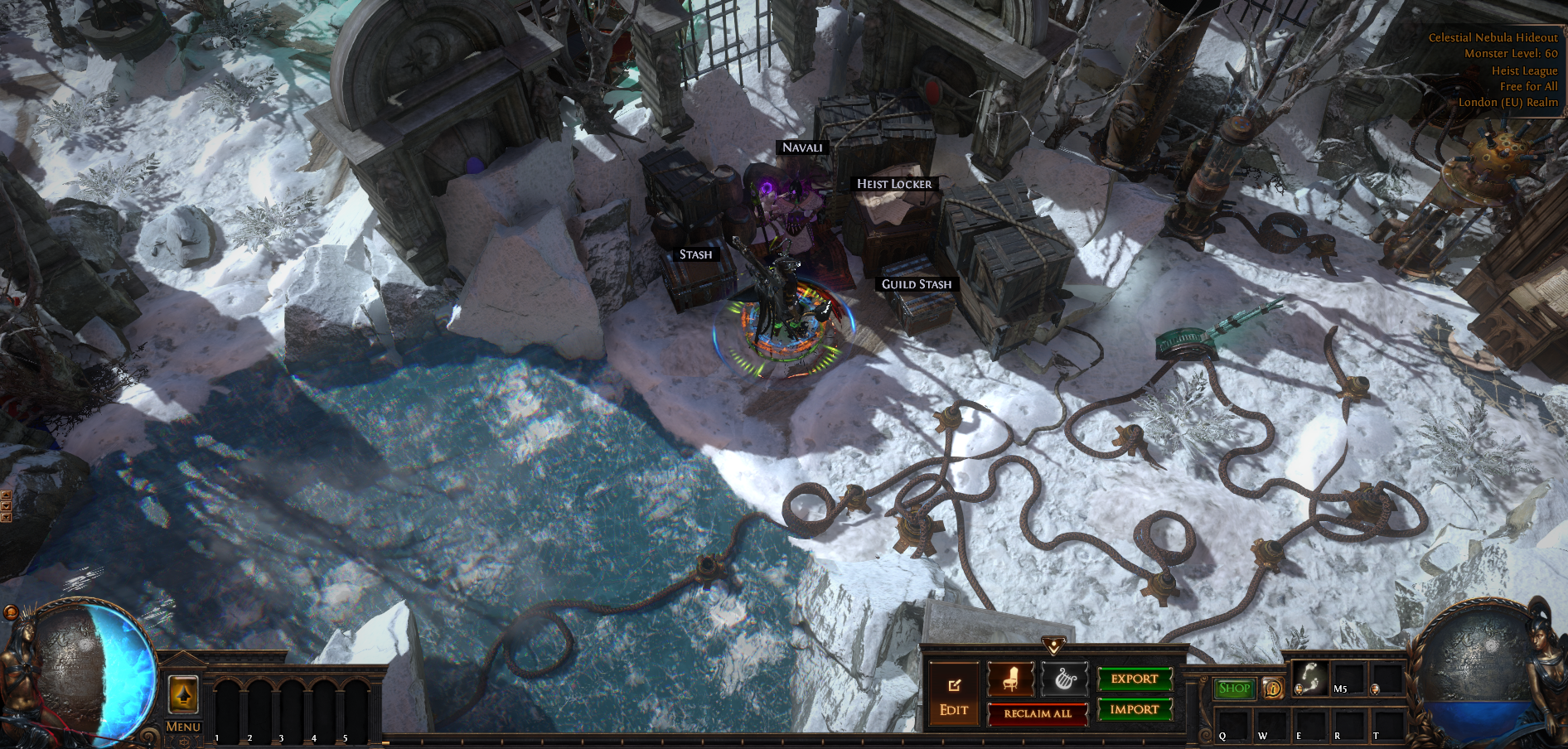Export the hideout layout
The height and width of the screenshot is (749, 1568).
1135,679
